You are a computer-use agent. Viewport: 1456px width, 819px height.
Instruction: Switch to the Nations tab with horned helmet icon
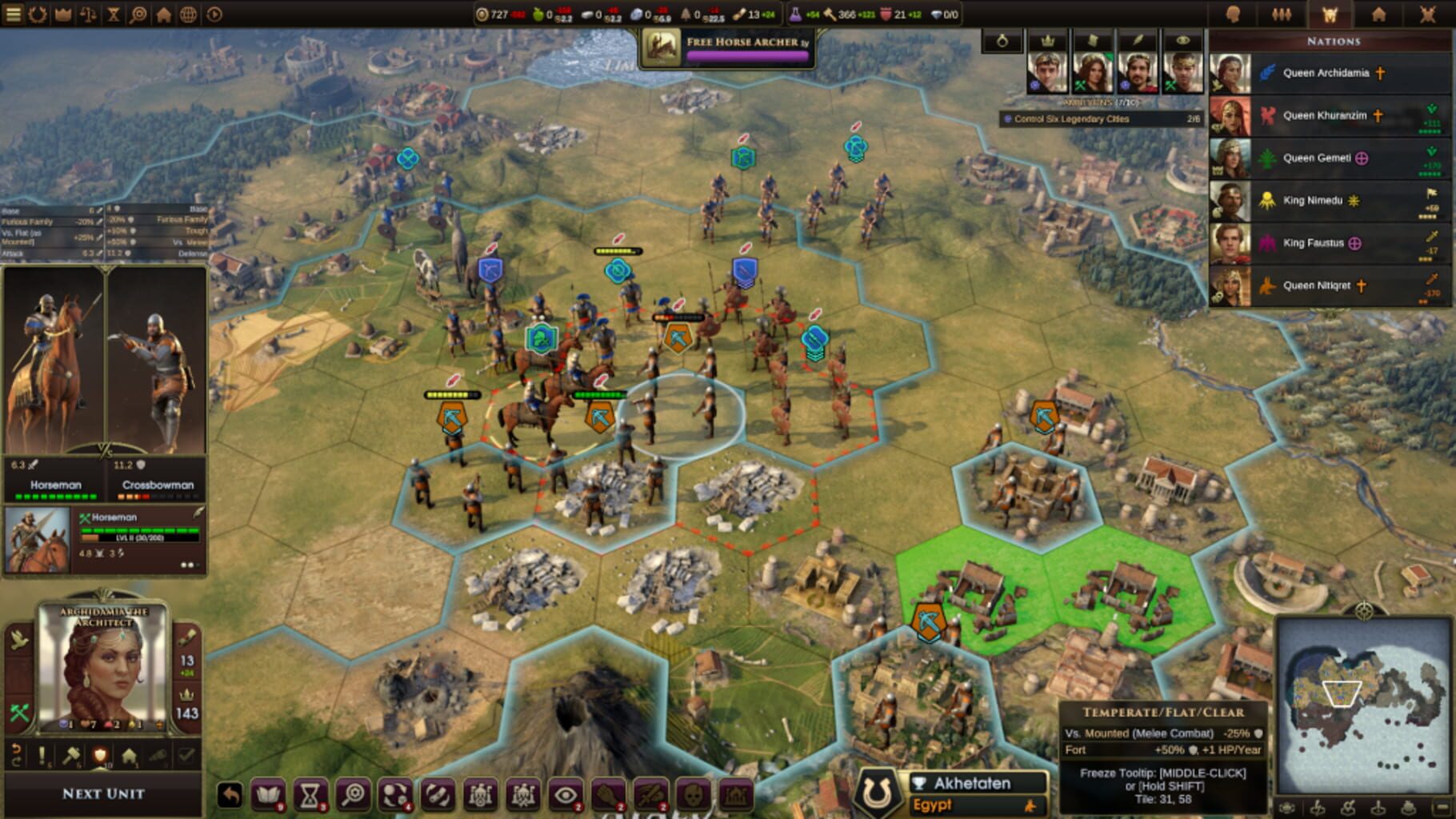1330,12
